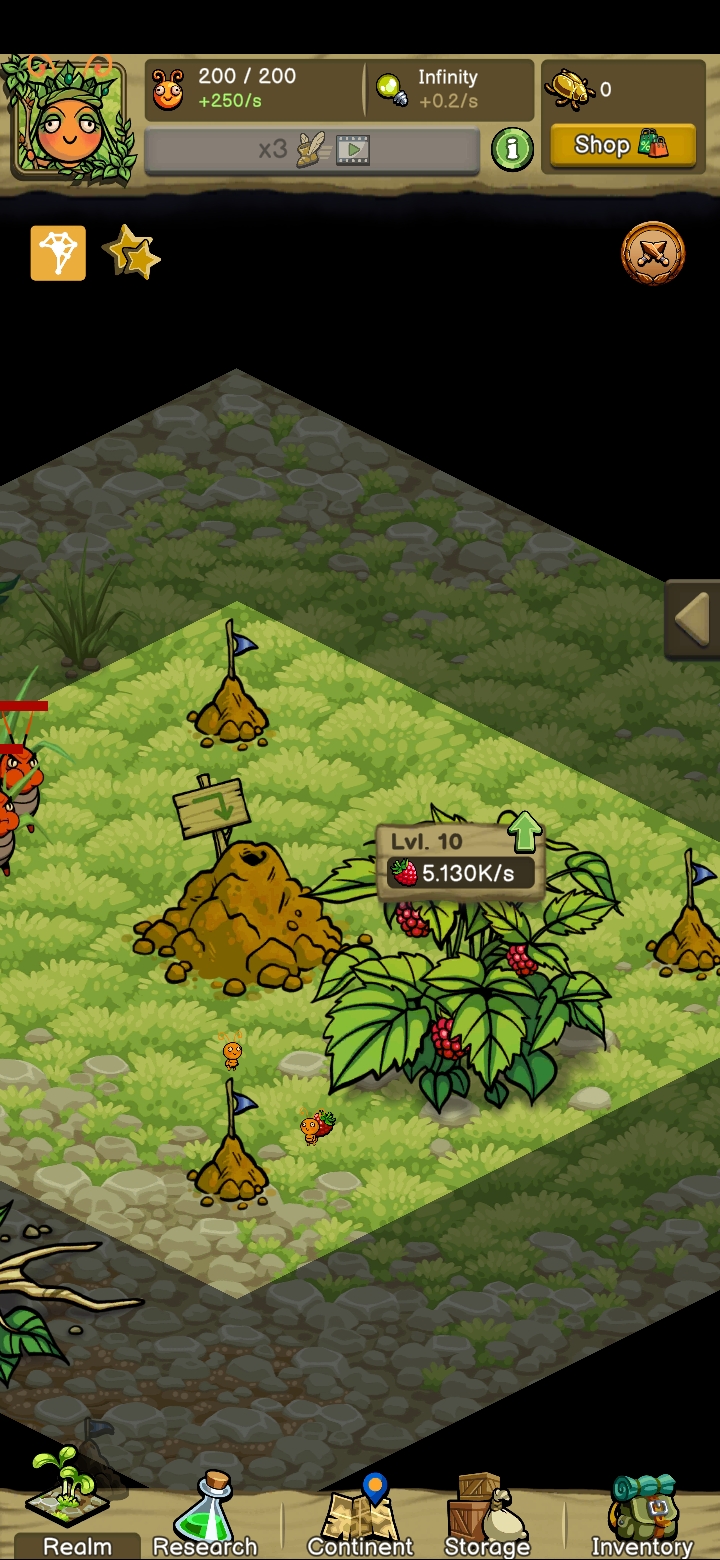Tap the green info button
This screenshot has width=720, height=1560.
coord(512,149)
